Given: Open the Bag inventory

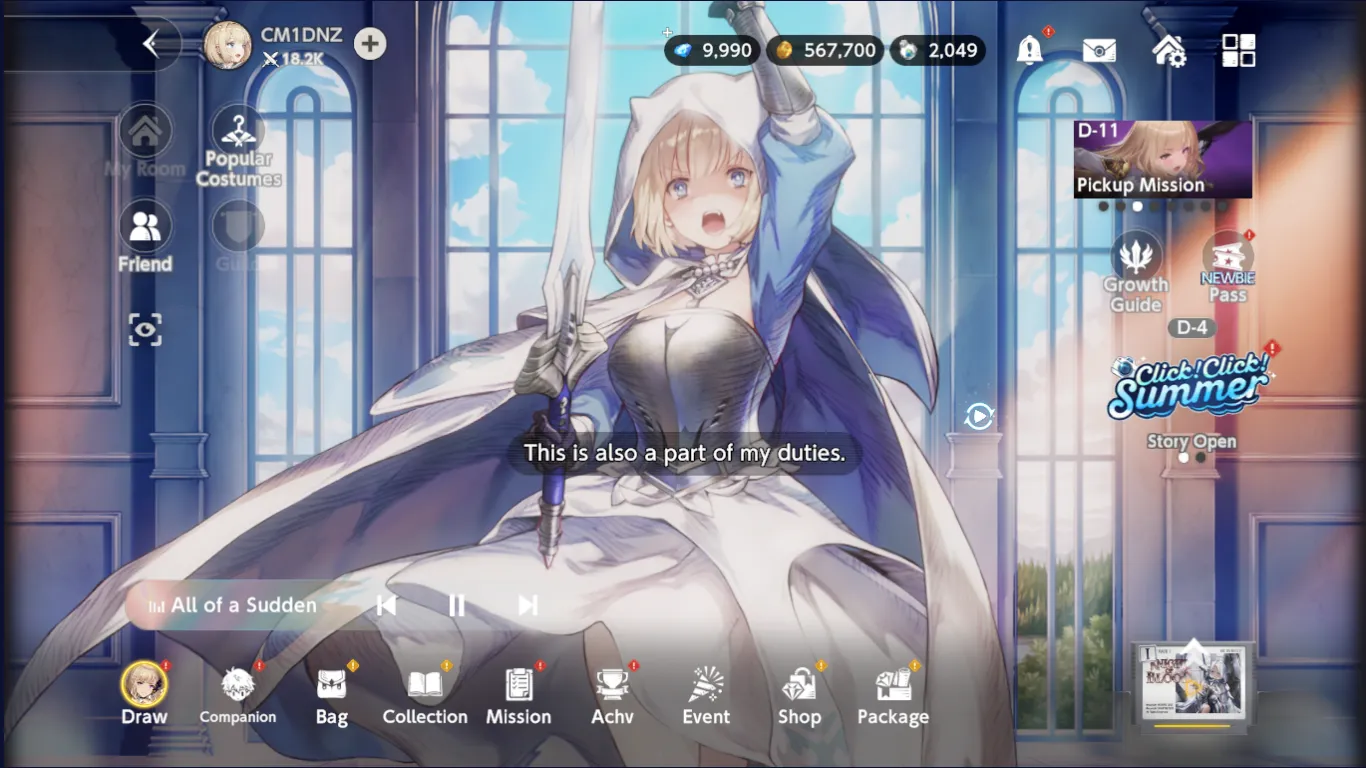Looking at the screenshot, I should [x=332, y=694].
